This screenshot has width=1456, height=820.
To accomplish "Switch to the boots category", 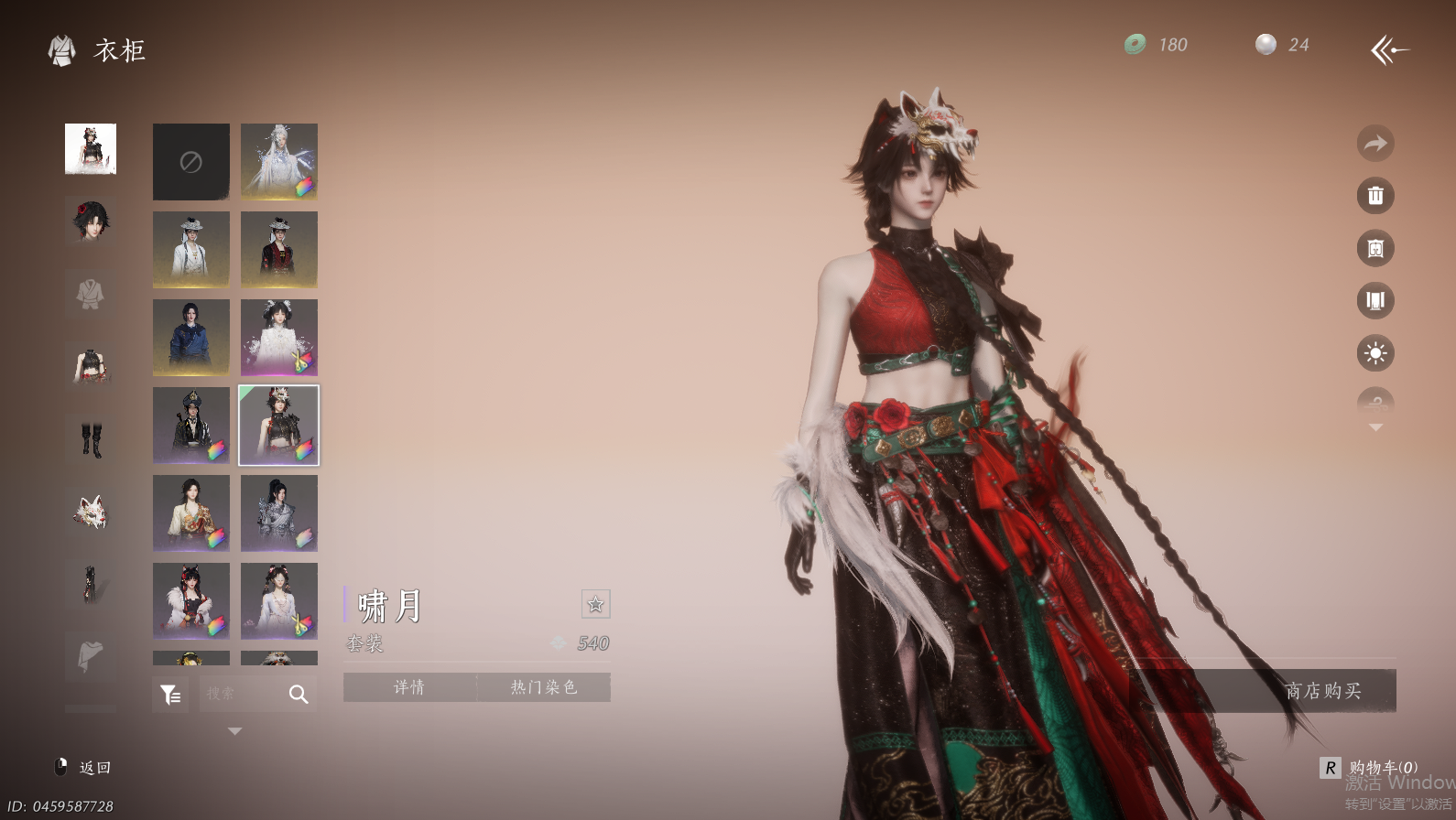I will point(91,439).
